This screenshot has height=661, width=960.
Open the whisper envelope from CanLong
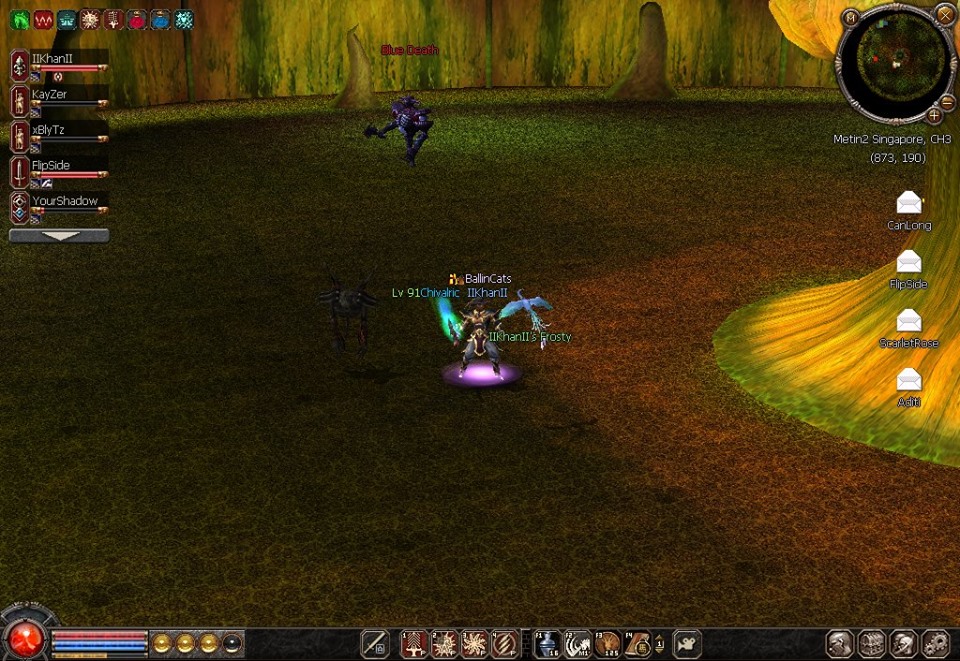[908, 203]
